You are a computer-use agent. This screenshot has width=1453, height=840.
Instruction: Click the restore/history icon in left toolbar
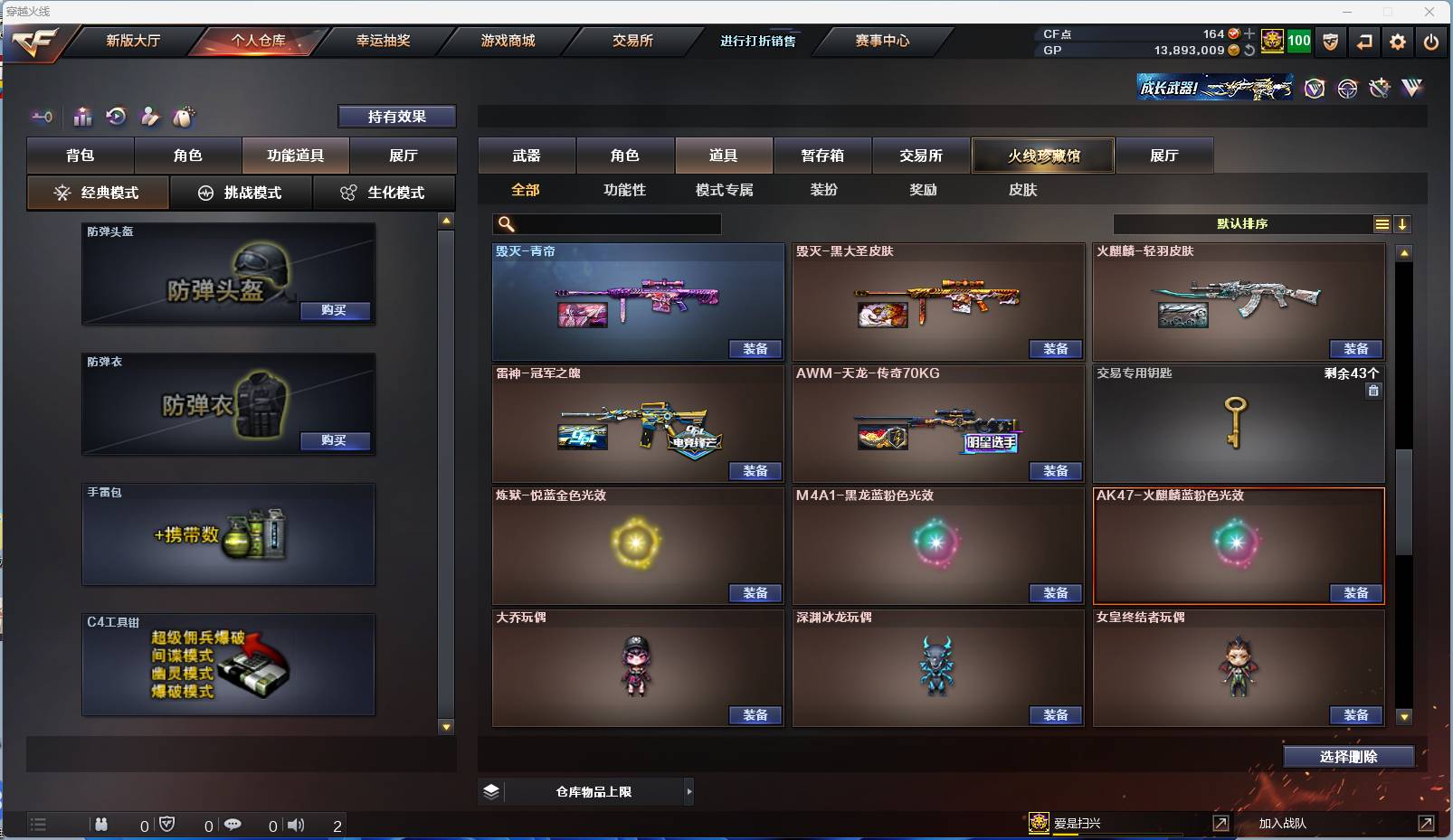(x=116, y=117)
